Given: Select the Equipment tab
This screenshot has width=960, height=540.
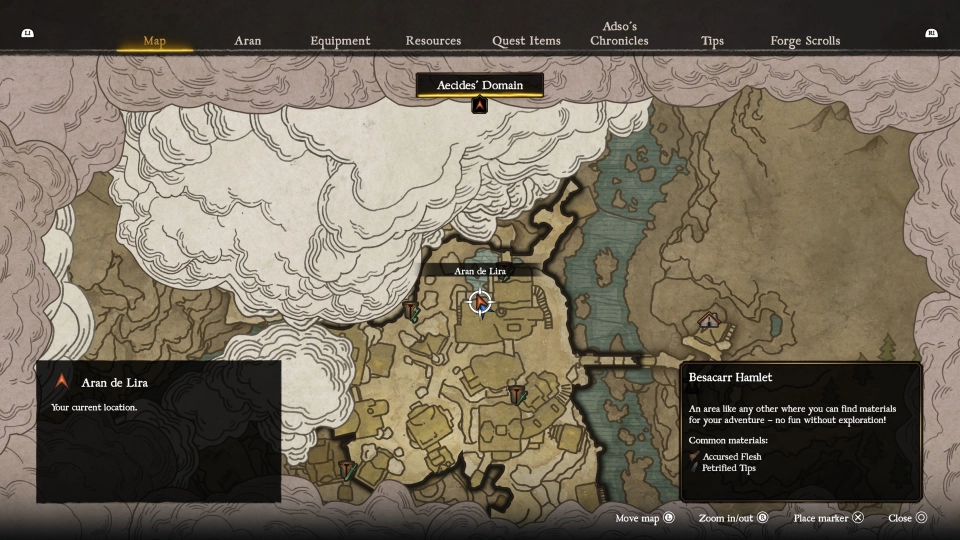Looking at the screenshot, I should tap(340, 41).
